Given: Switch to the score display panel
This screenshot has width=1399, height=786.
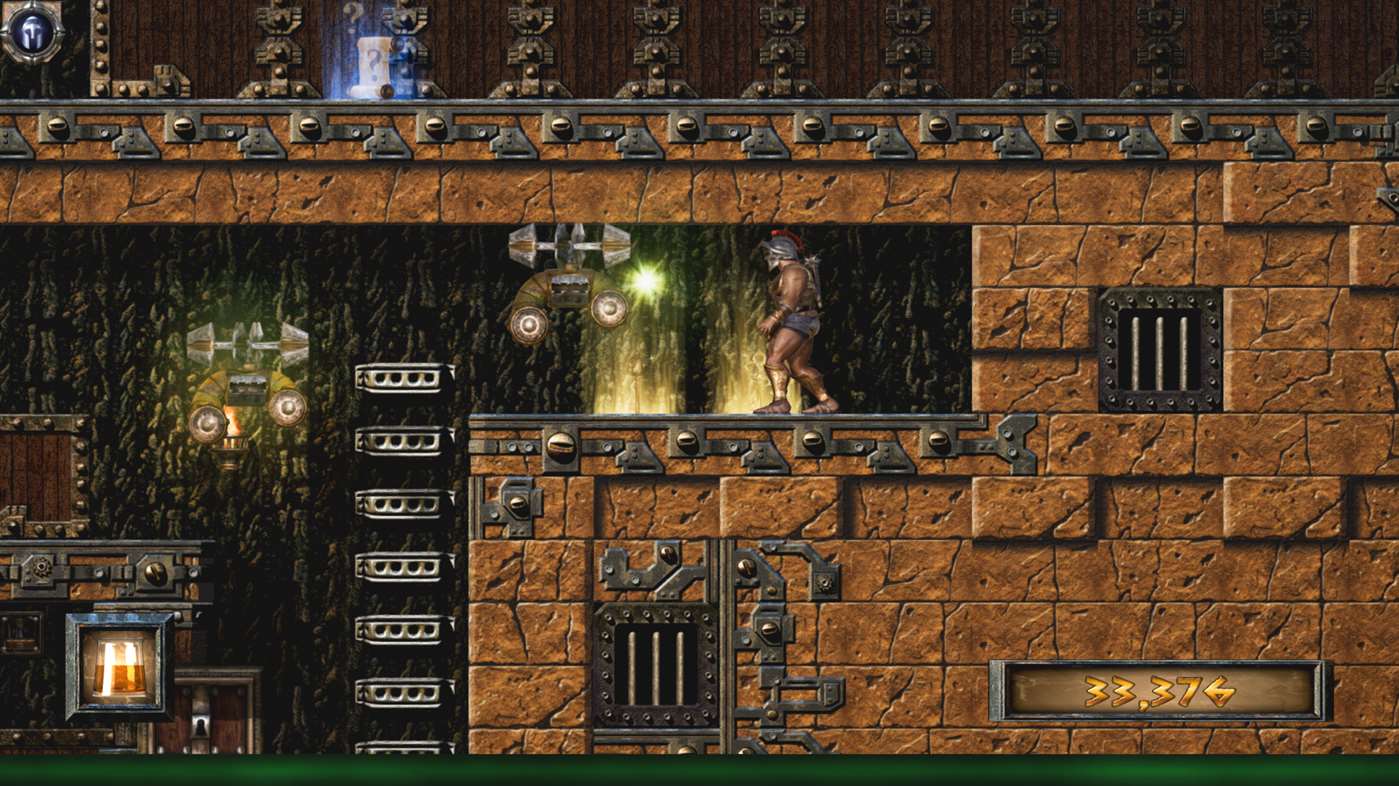Looking at the screenshot, I should [1160, 690].
